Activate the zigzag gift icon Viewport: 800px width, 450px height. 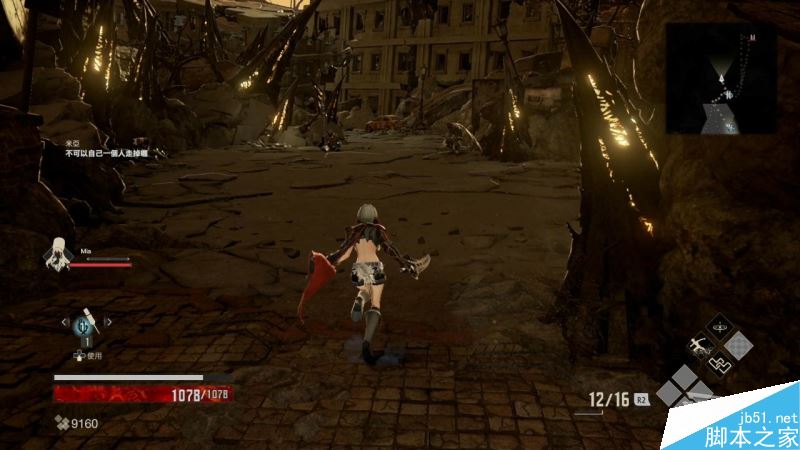click(x=719, y=363)
